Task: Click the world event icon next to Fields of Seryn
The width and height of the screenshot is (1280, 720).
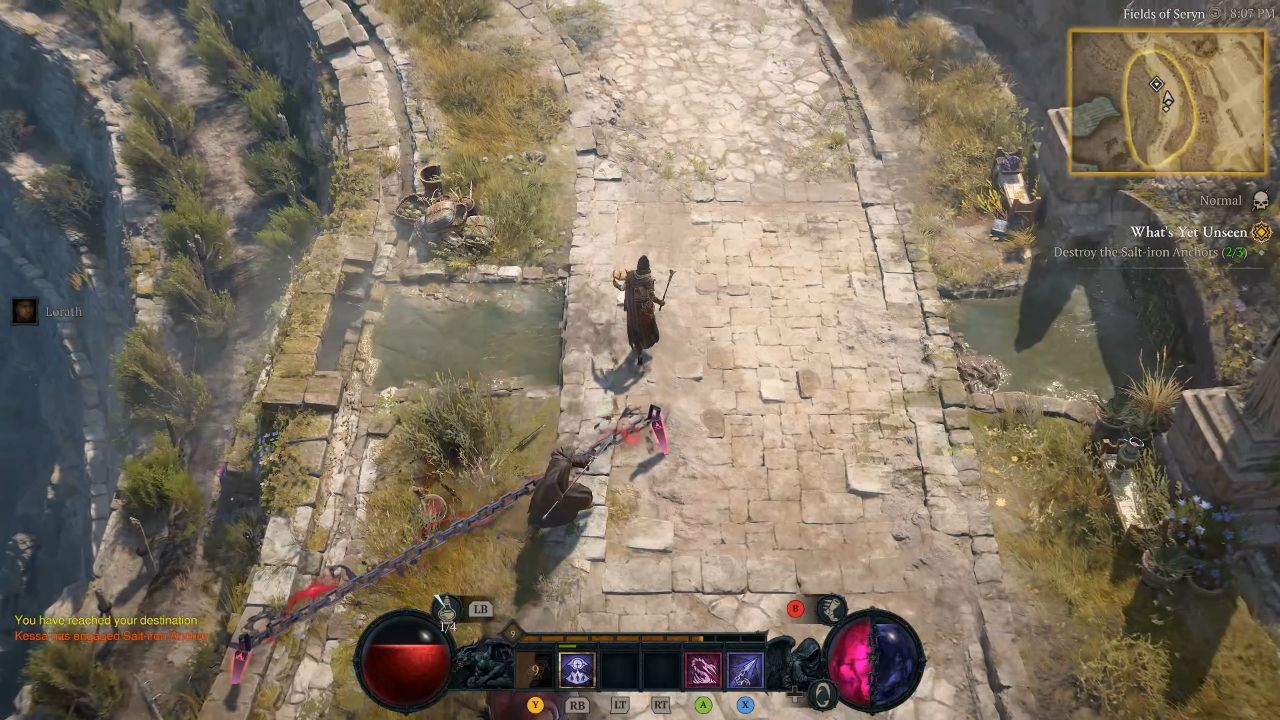Action: click(x=1215, y=14)
